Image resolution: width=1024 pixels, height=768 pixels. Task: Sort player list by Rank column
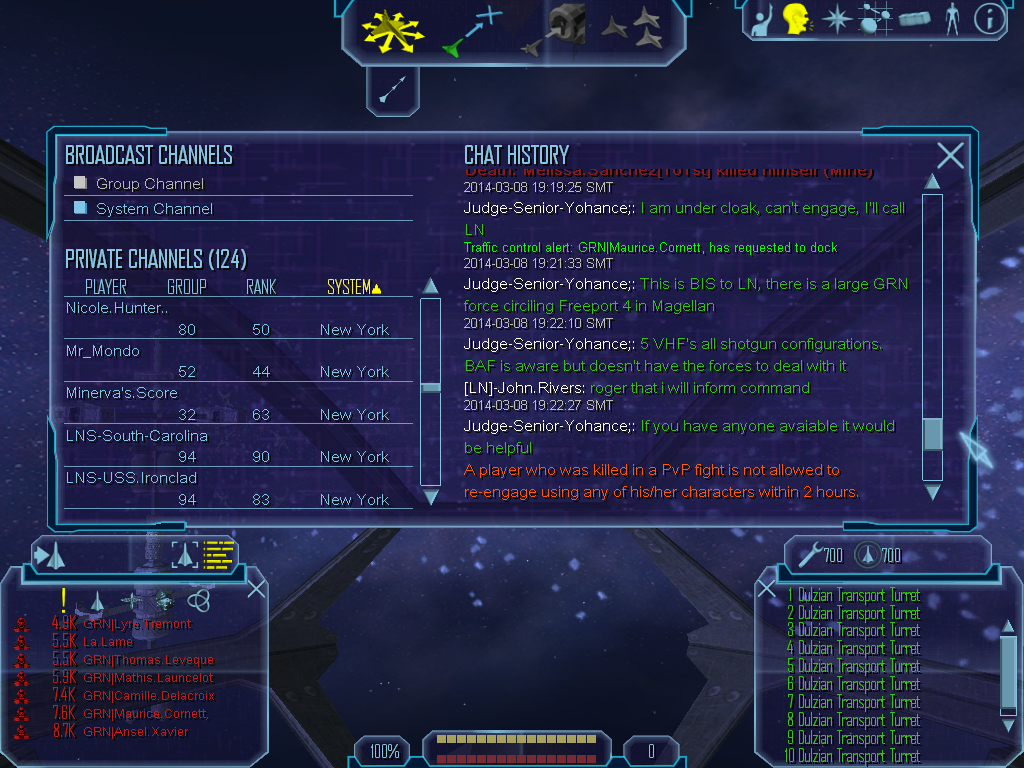point(261,287)
